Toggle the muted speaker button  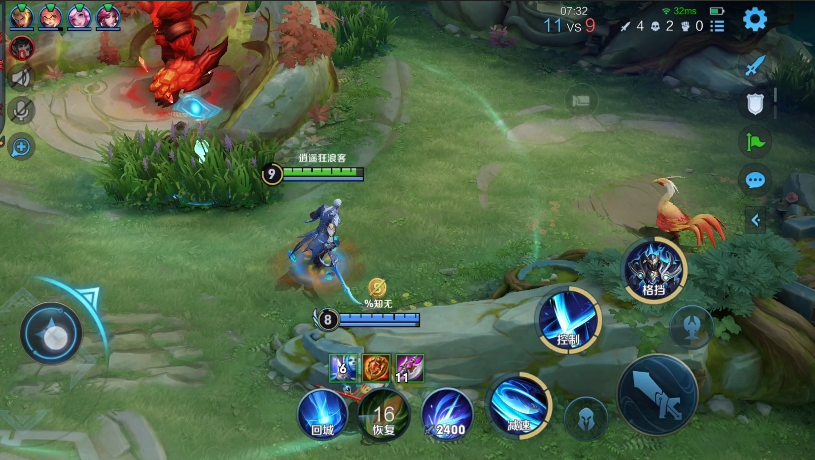click(x=21, y=77)
